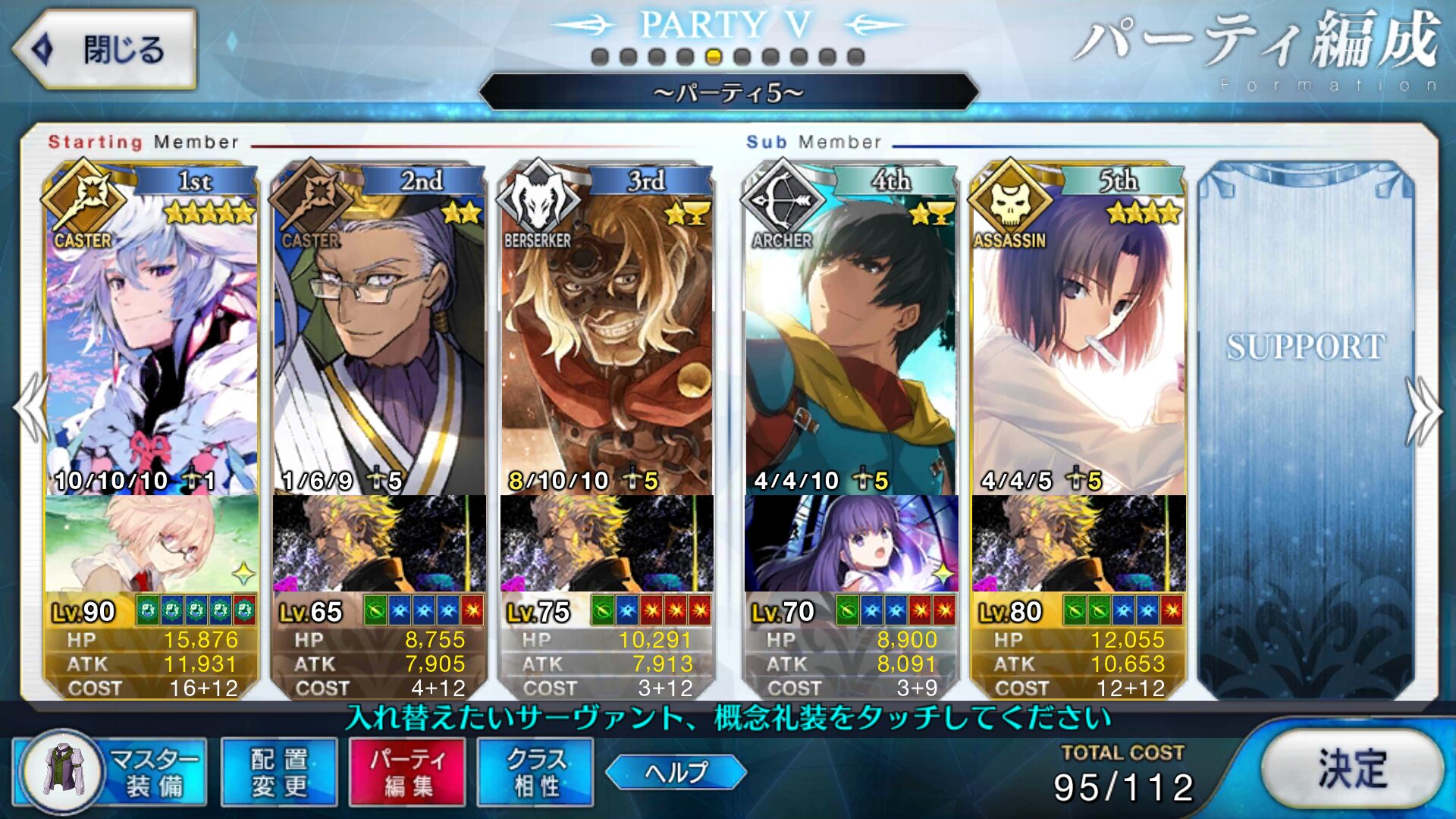
Task: Select the Archer servant in 4th slot
Action: pos(851,334)
